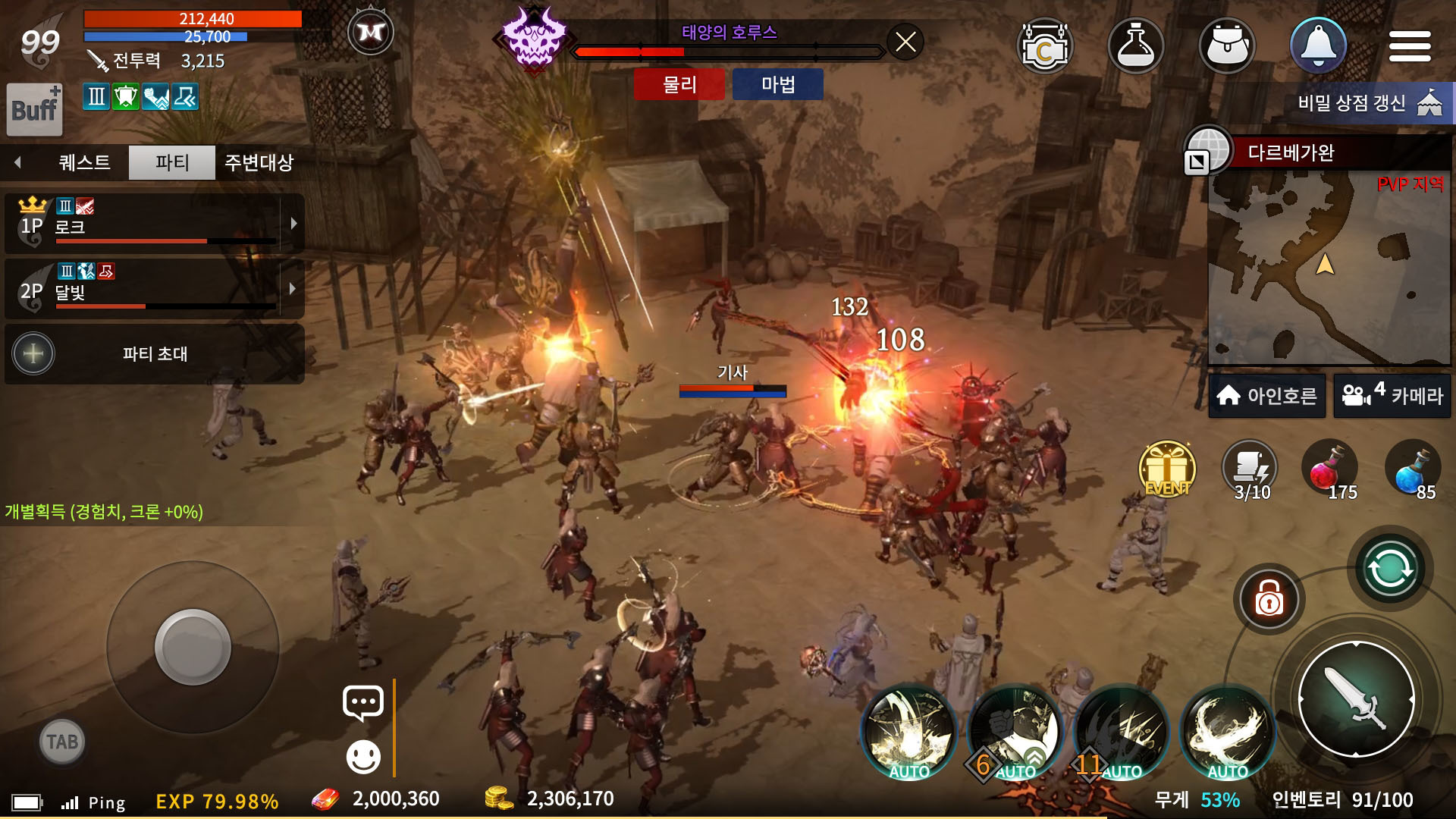Open the hamburger main menu
This screenshot has width=1456, height=819.
tap(1409, 47)
